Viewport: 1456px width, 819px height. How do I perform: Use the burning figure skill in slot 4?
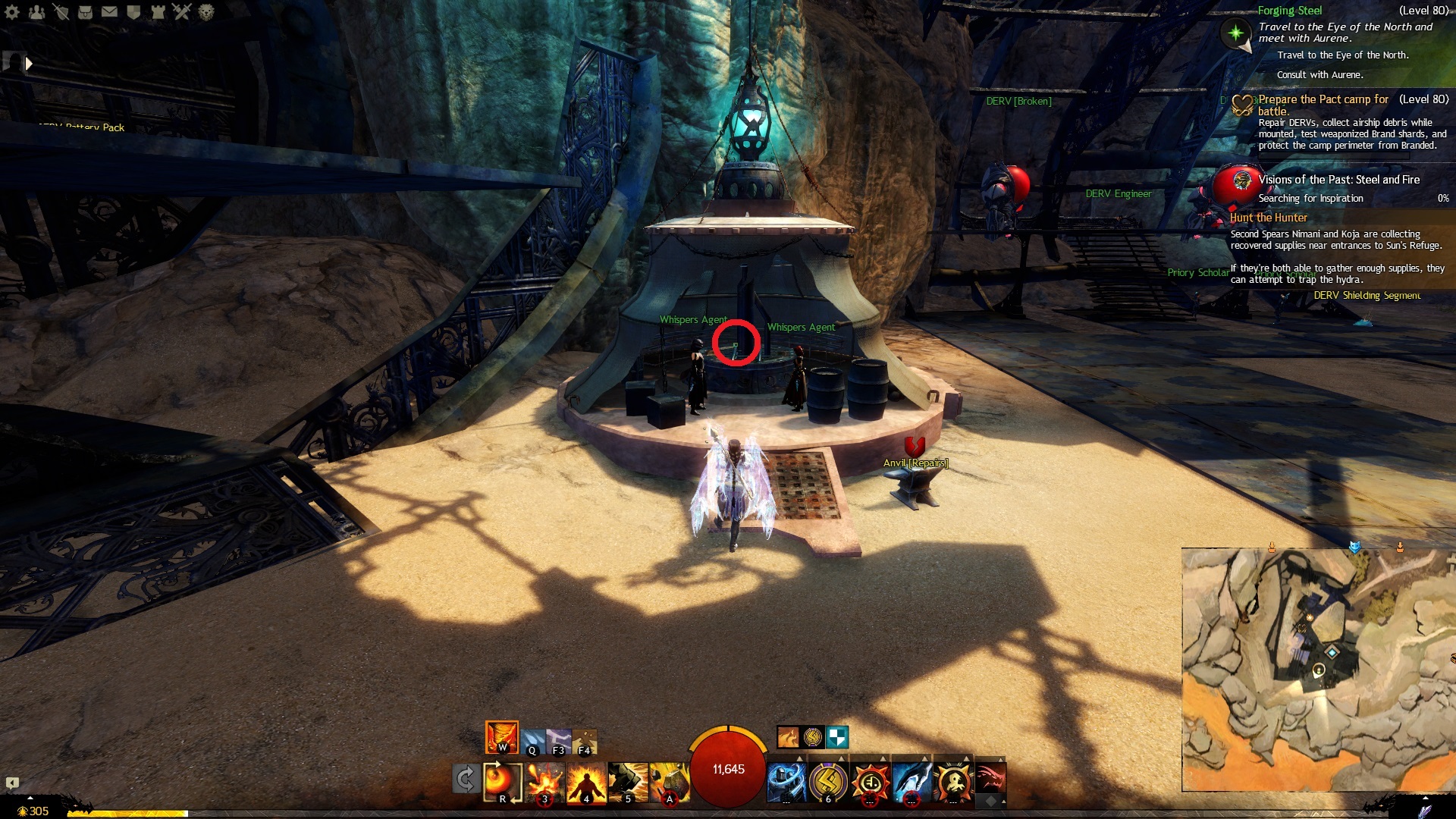[586, 783]
